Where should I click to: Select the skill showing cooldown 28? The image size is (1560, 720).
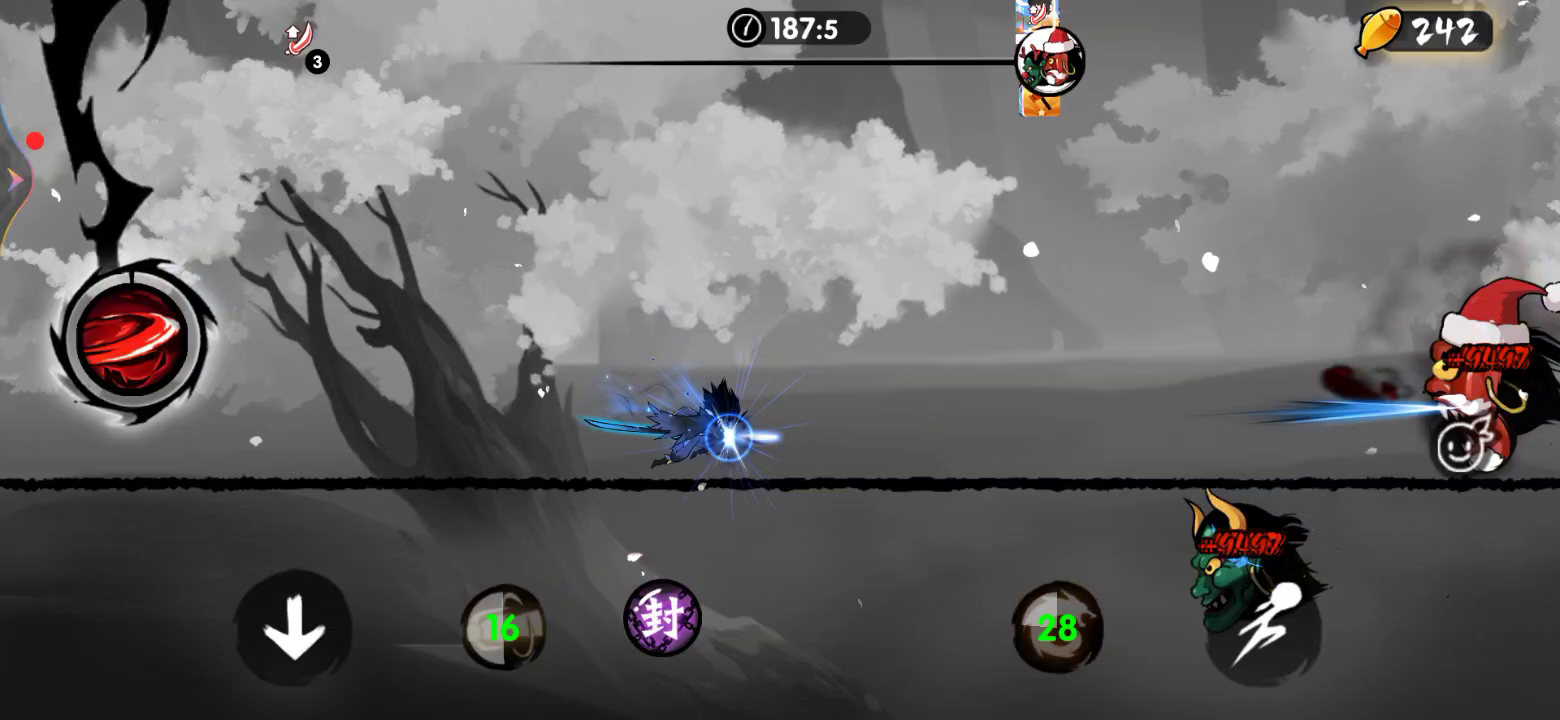point(1057,628)
